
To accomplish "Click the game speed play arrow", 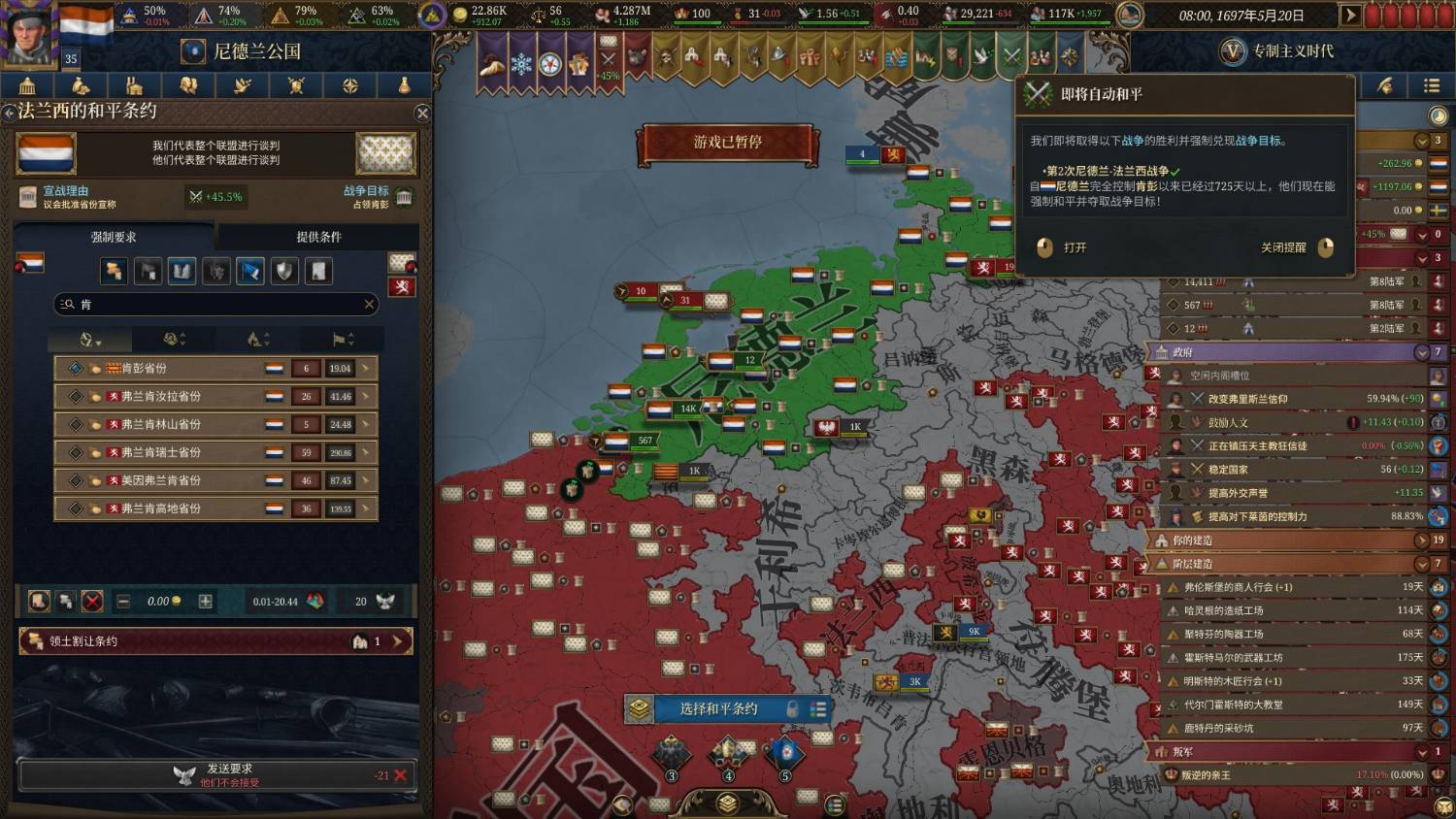I will (1349, 15).
